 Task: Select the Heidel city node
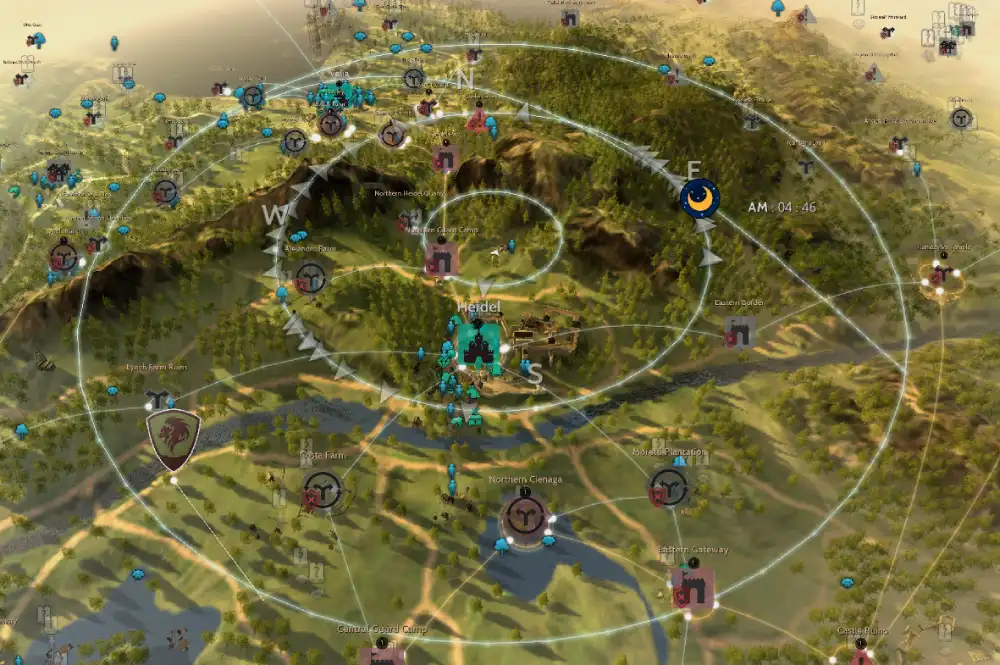(x=479, y=346)
